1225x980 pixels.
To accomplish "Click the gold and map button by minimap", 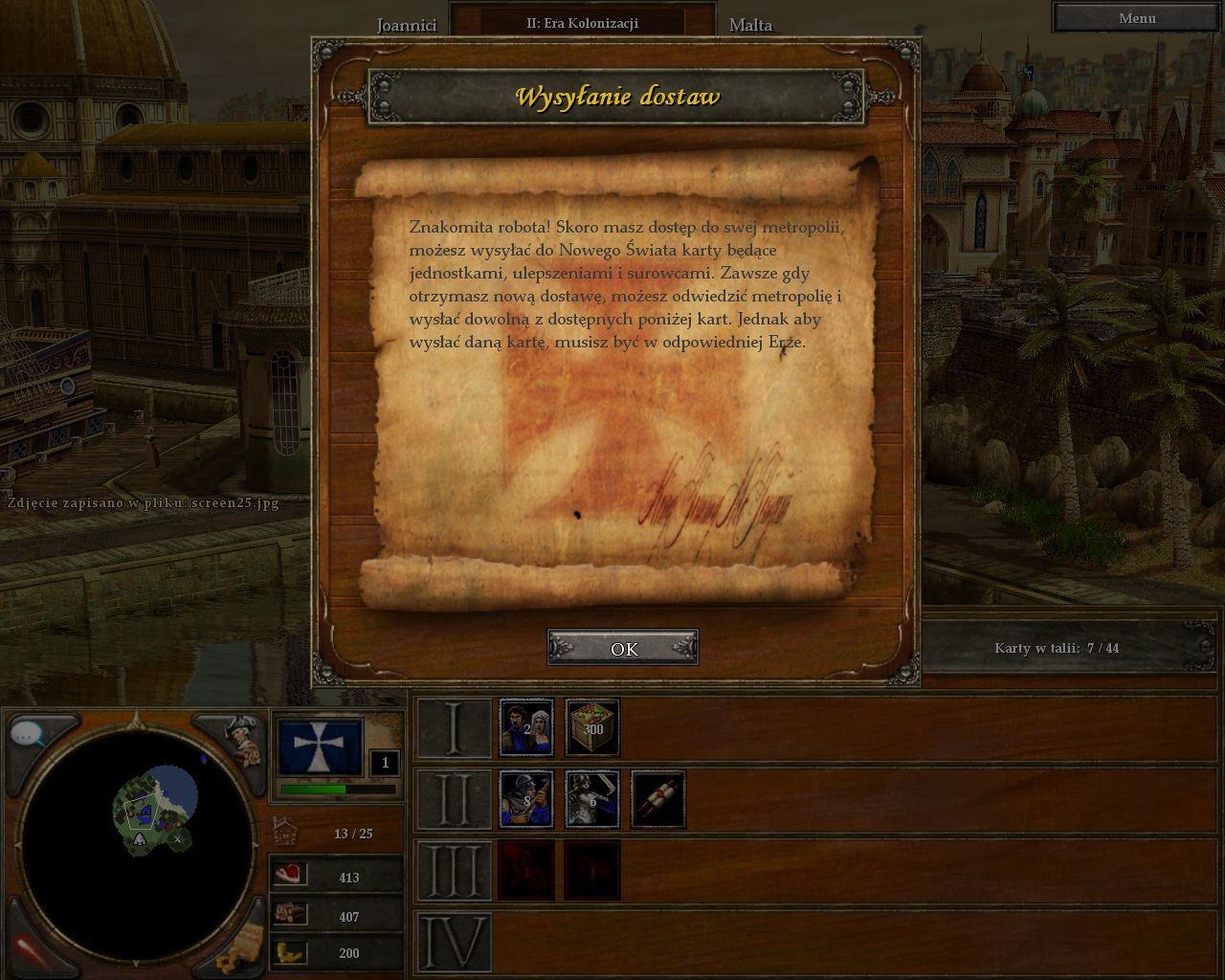I will tap(237, 946).
